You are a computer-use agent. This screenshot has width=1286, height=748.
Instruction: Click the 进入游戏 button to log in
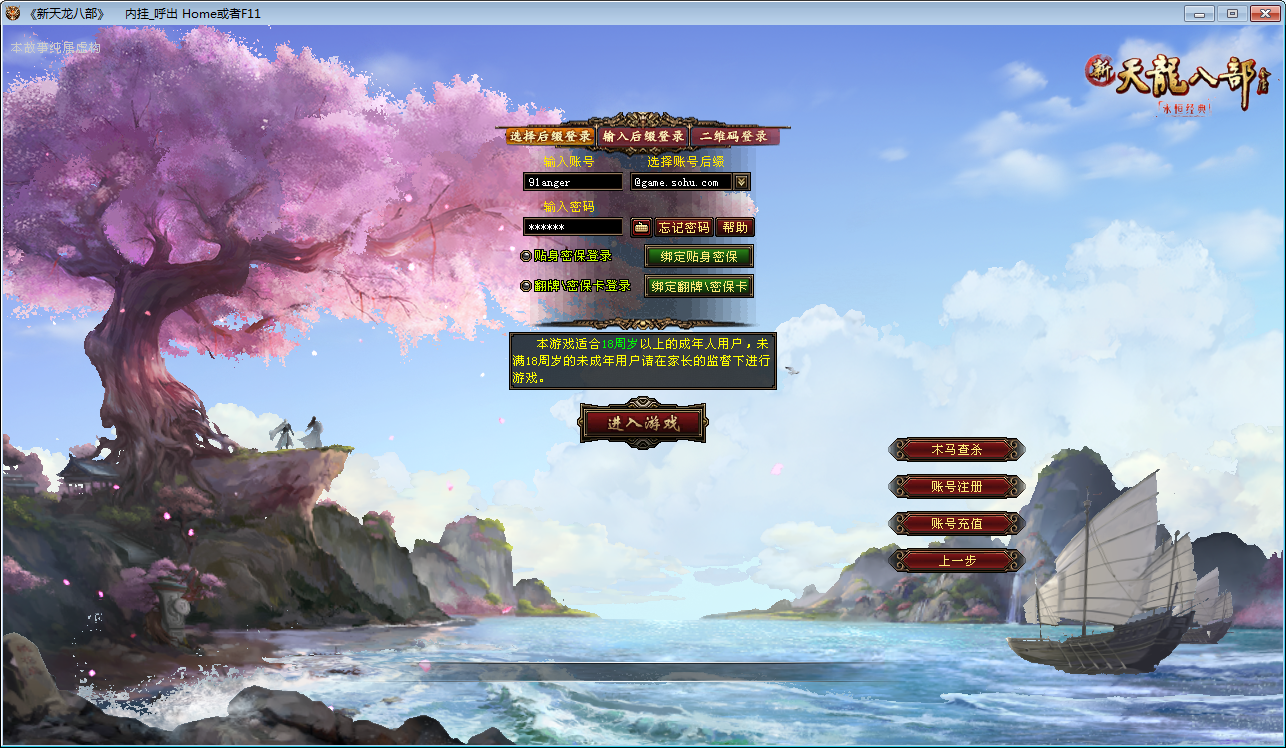pos(644,422)
